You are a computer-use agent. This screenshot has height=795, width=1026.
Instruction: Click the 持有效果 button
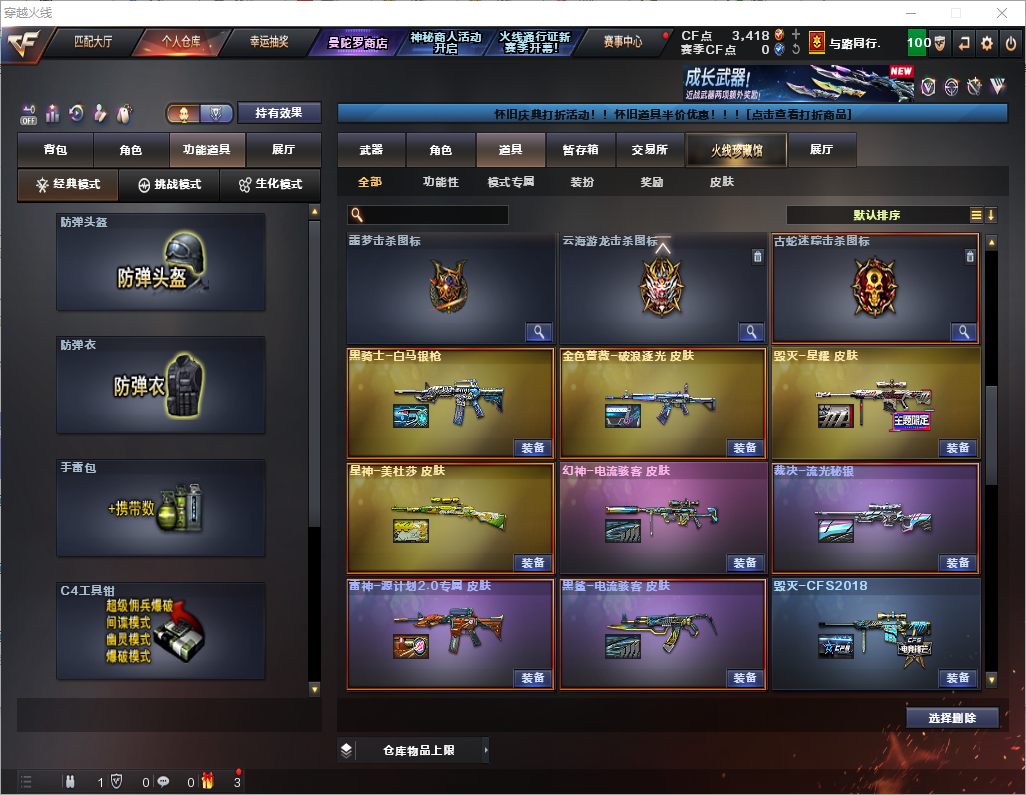(x=279, y=113)
